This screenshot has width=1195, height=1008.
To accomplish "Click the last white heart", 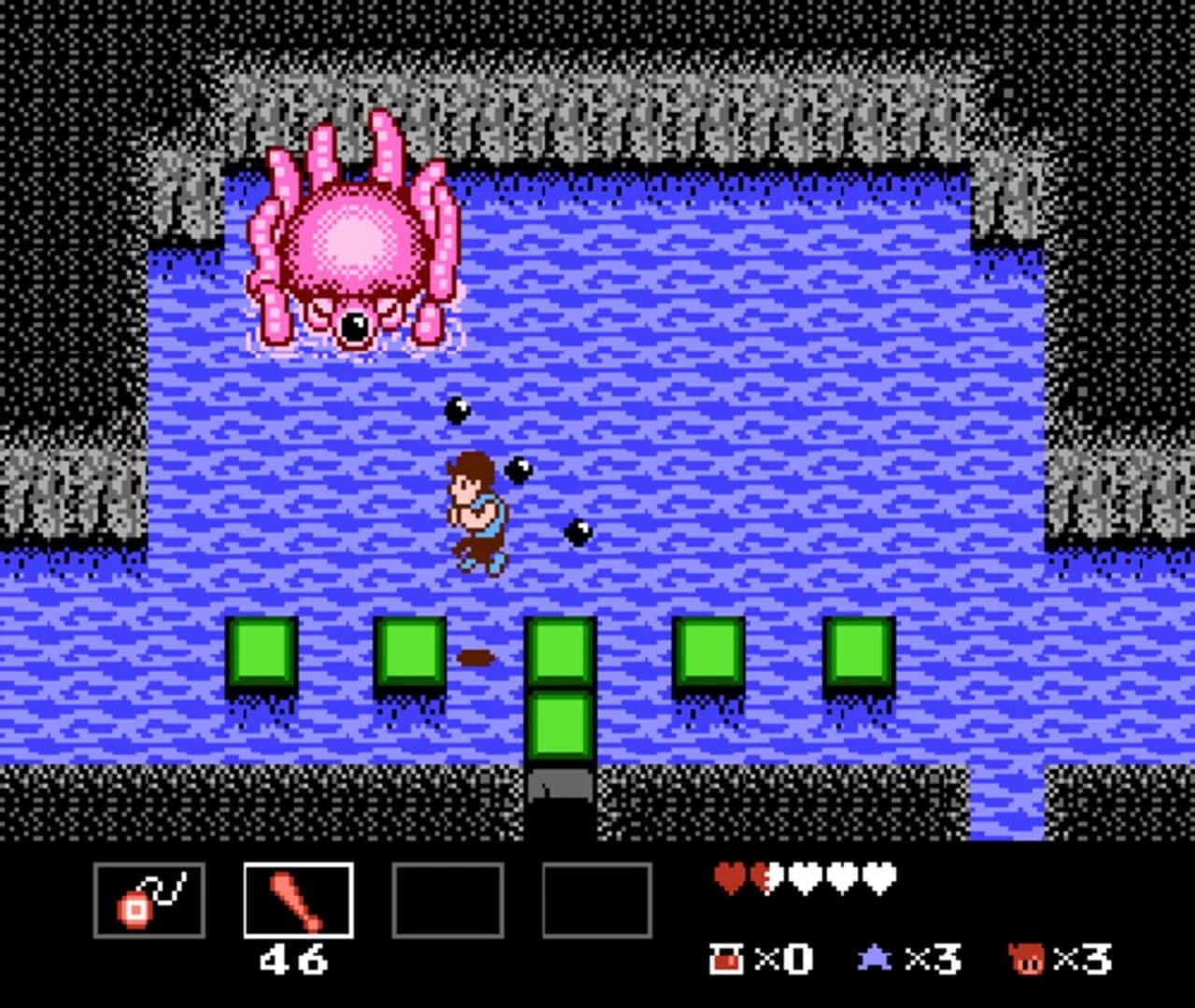I will click(881, 876).
